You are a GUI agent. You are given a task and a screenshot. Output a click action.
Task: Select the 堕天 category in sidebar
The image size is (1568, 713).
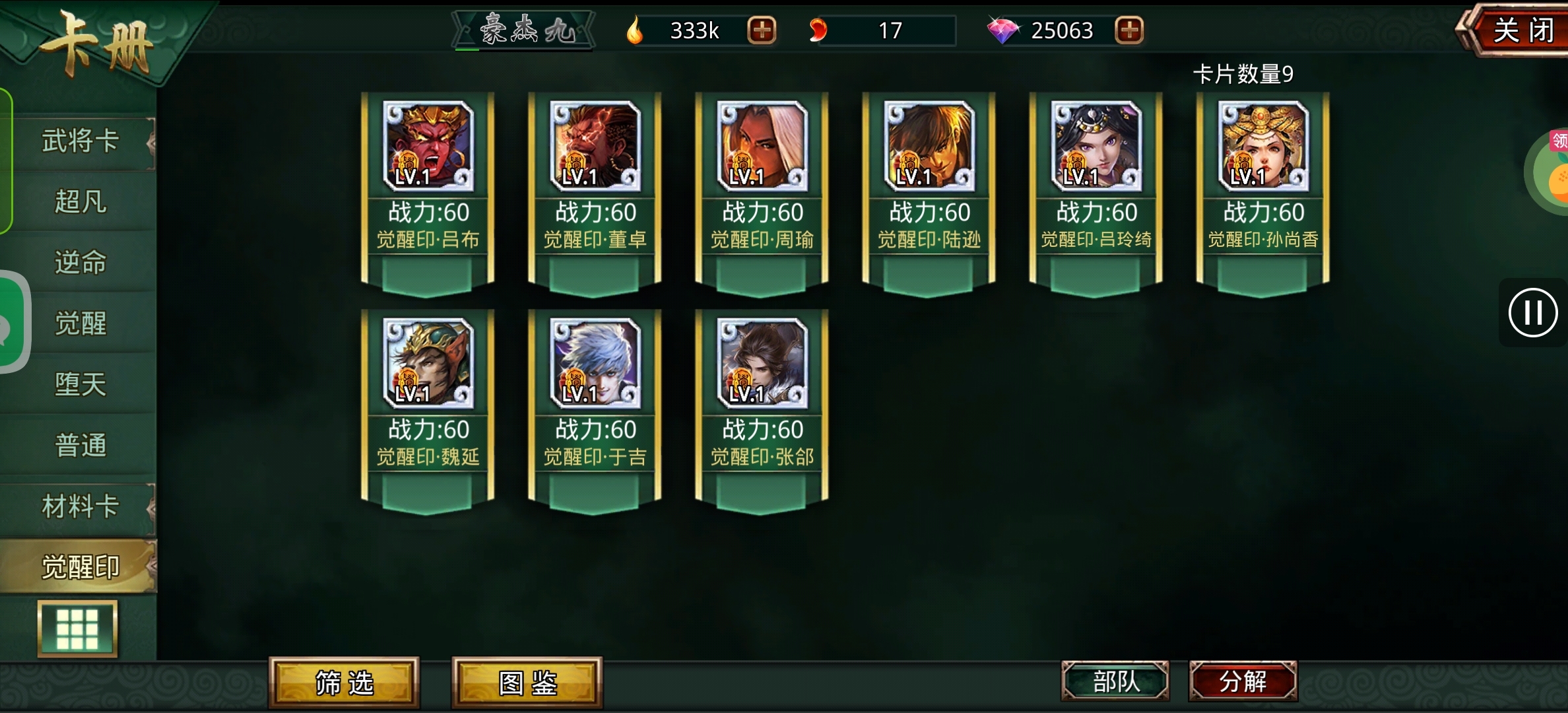tap(79, 385)
